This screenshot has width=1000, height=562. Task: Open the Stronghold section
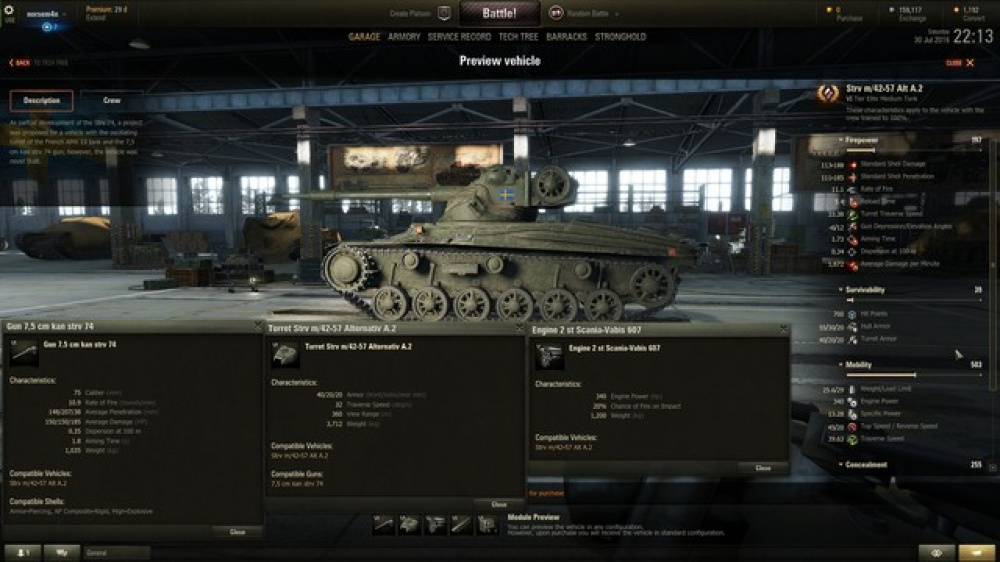(621, 37)
